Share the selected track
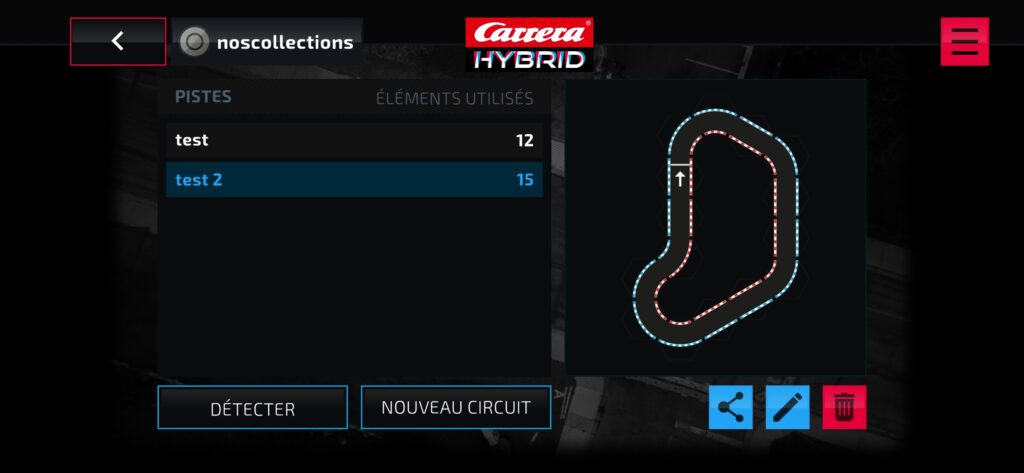1024x473 pixels. [x=731, y=407]
